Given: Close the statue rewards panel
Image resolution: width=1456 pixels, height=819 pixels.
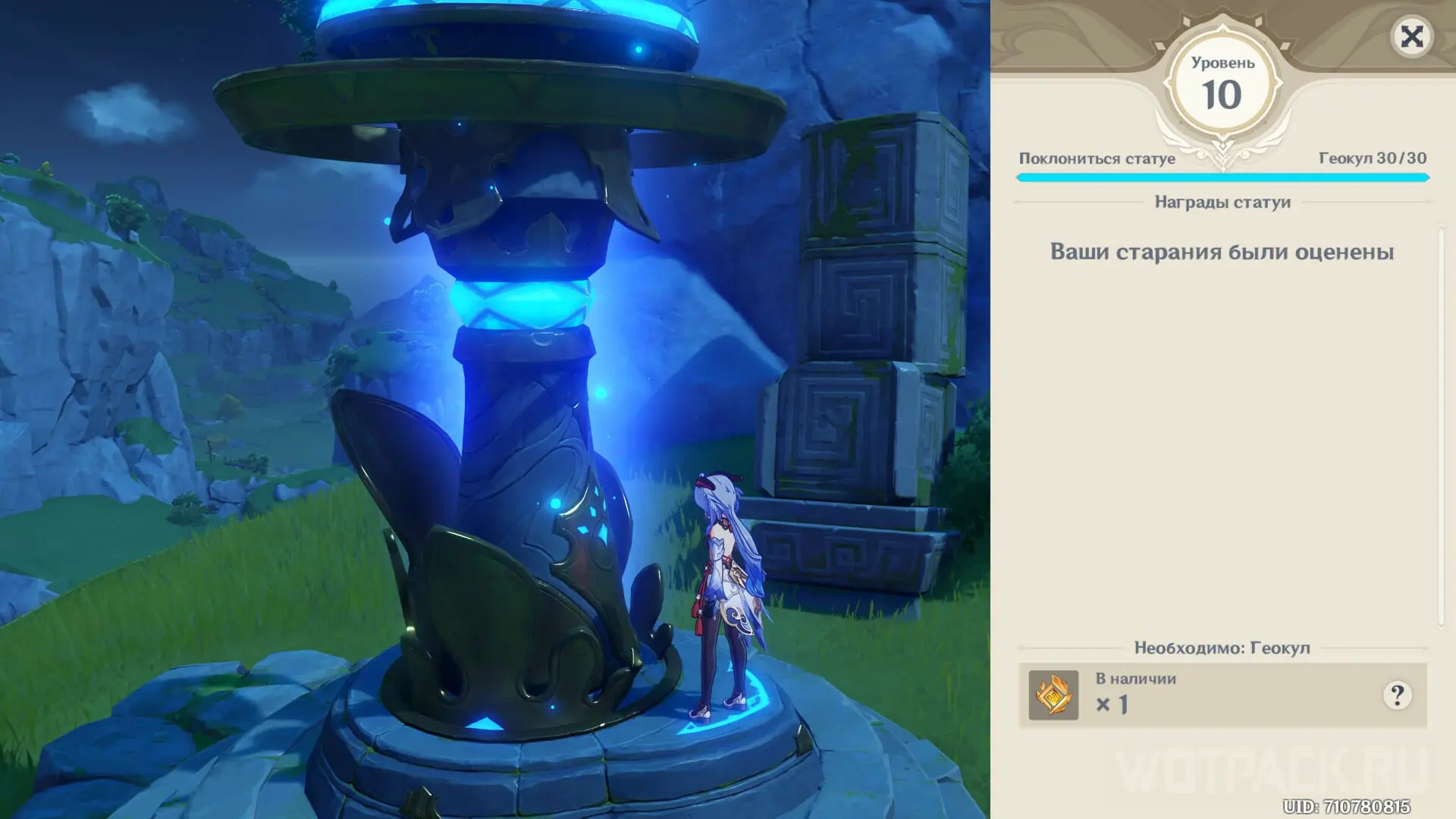Looking at the screenshot, I should coord(1411,36).
